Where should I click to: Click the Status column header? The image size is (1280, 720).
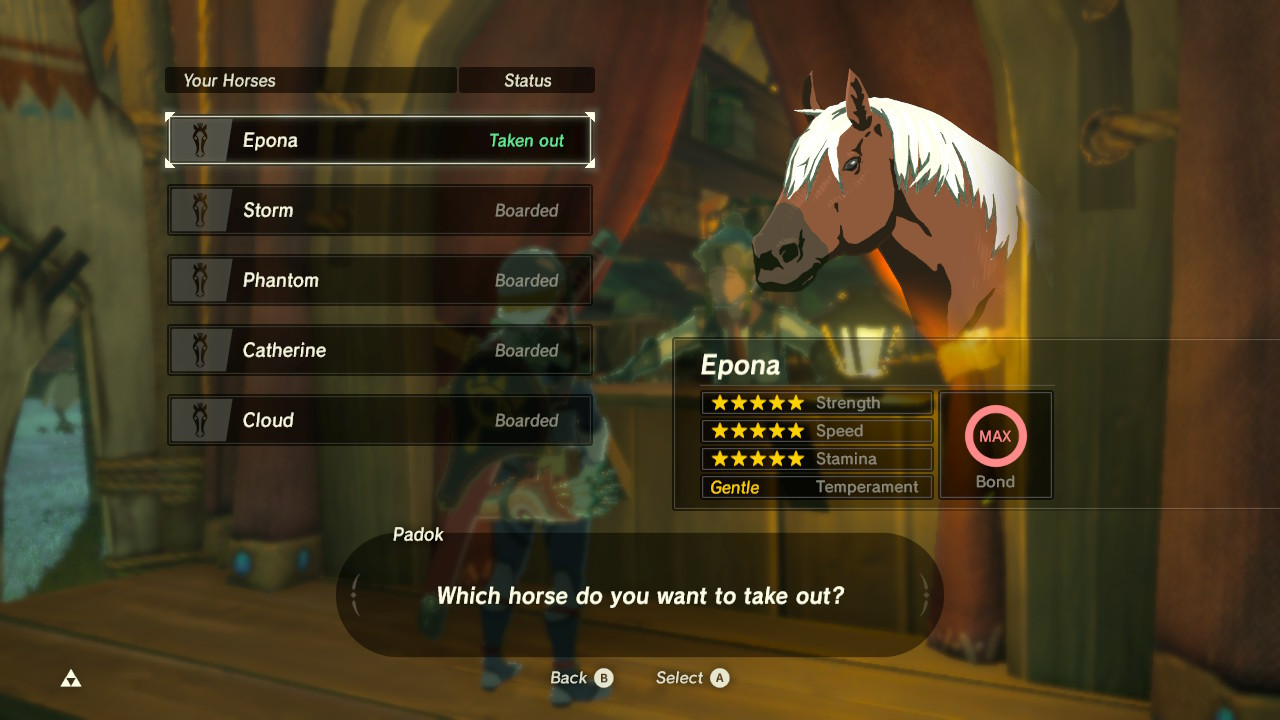tap(527, 80)
